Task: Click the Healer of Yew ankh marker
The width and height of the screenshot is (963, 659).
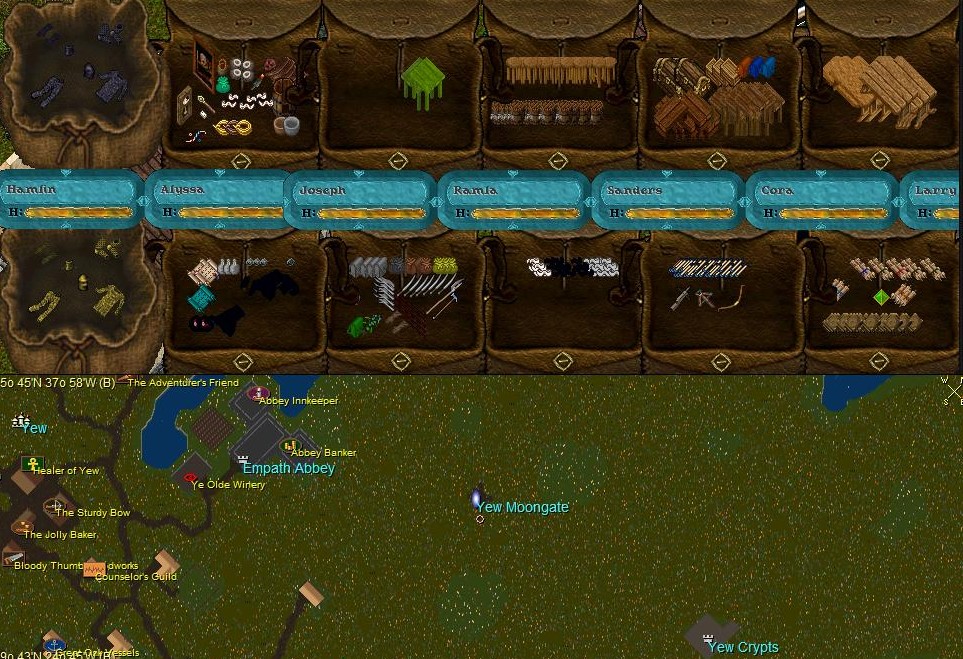Action: point(32,465)
